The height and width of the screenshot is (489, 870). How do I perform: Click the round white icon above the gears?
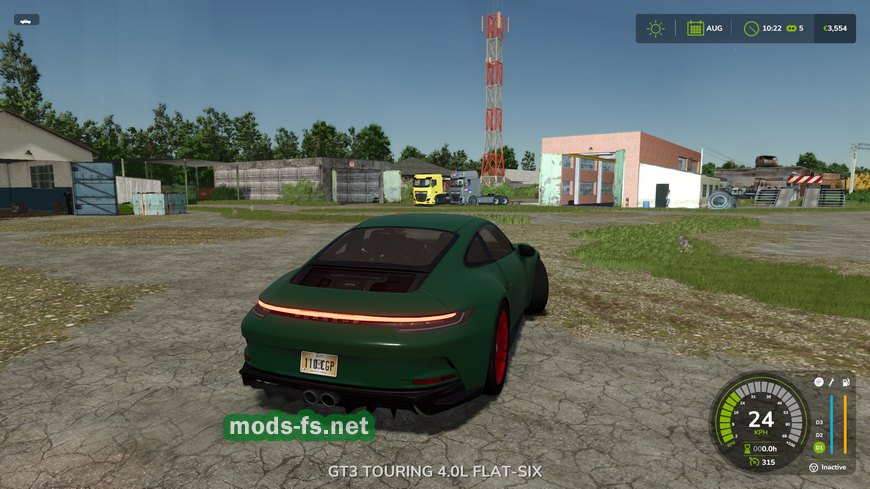818,382
